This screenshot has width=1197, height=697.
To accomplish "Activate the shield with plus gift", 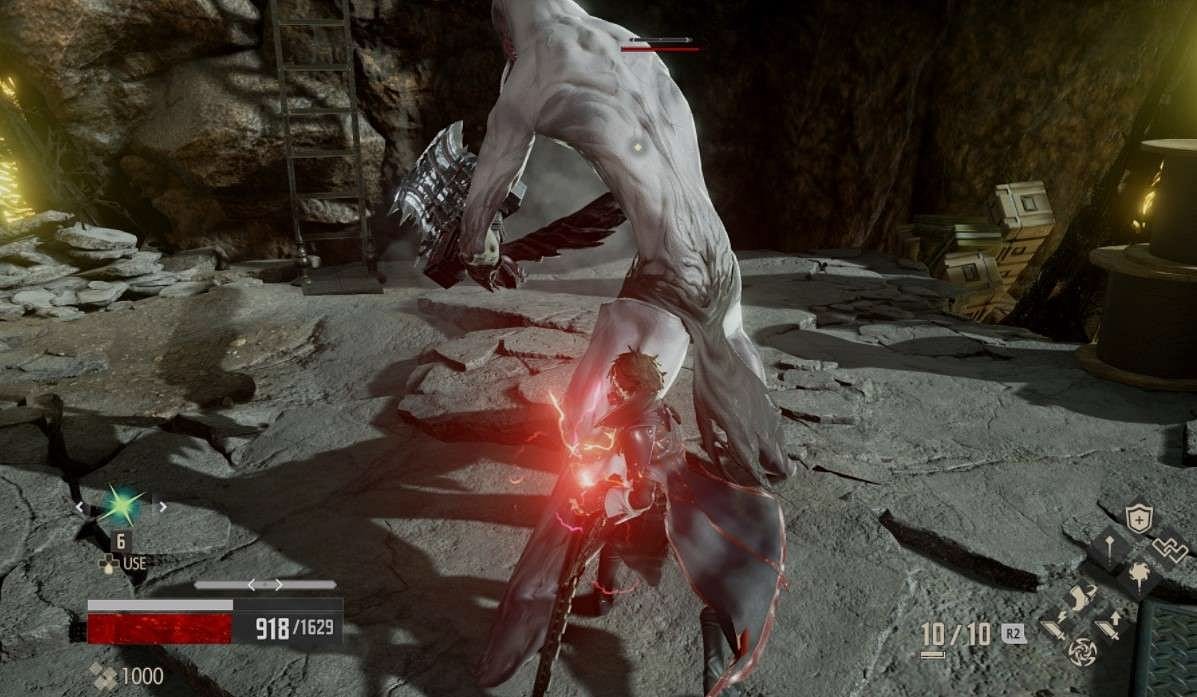I will tap(1138, 517).
